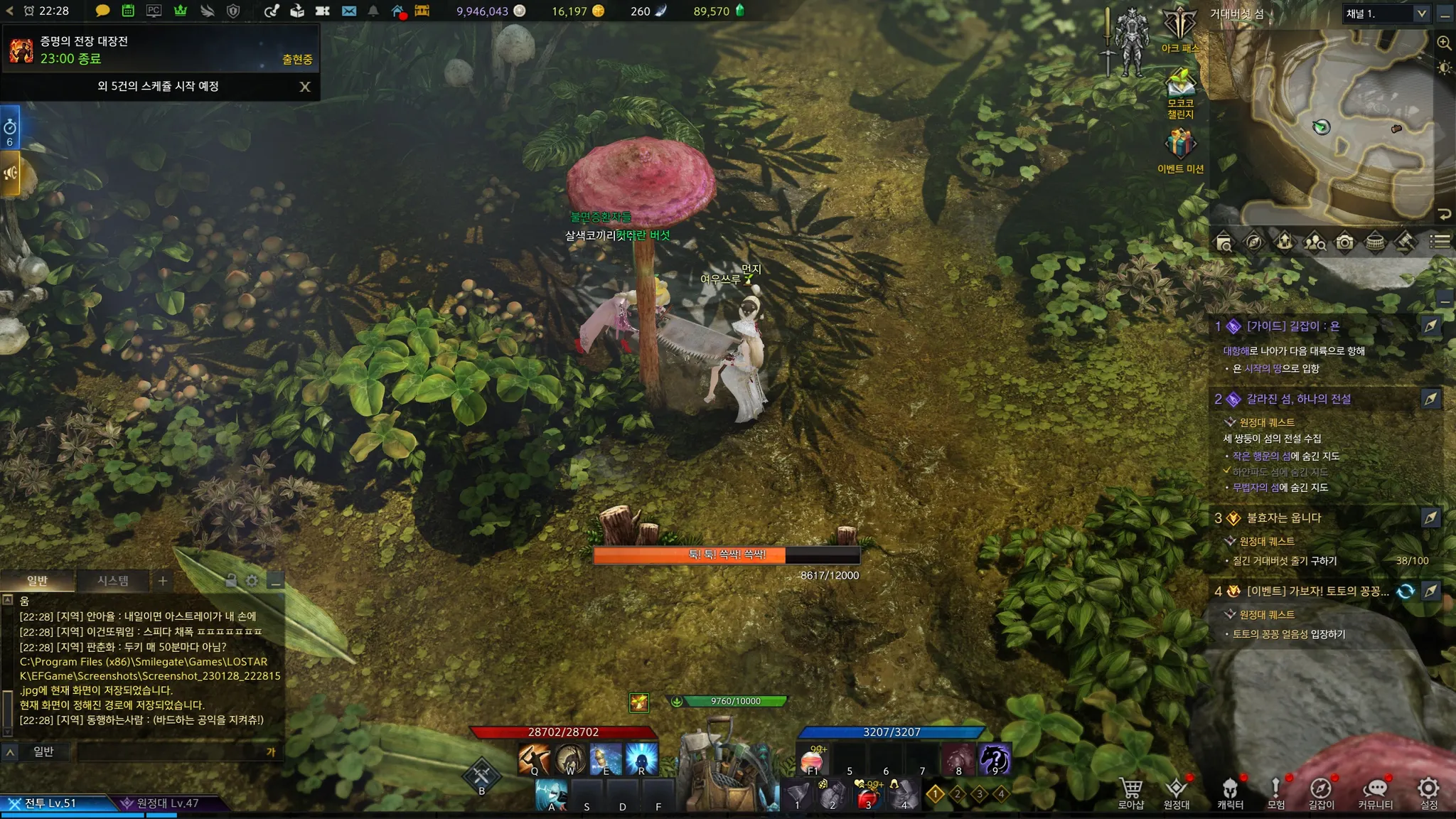Open the 캐릭터 menu
Image resolution: width=1456 pixels, height=819 pixels.
pyautogui.click(x=1230, y=793)
